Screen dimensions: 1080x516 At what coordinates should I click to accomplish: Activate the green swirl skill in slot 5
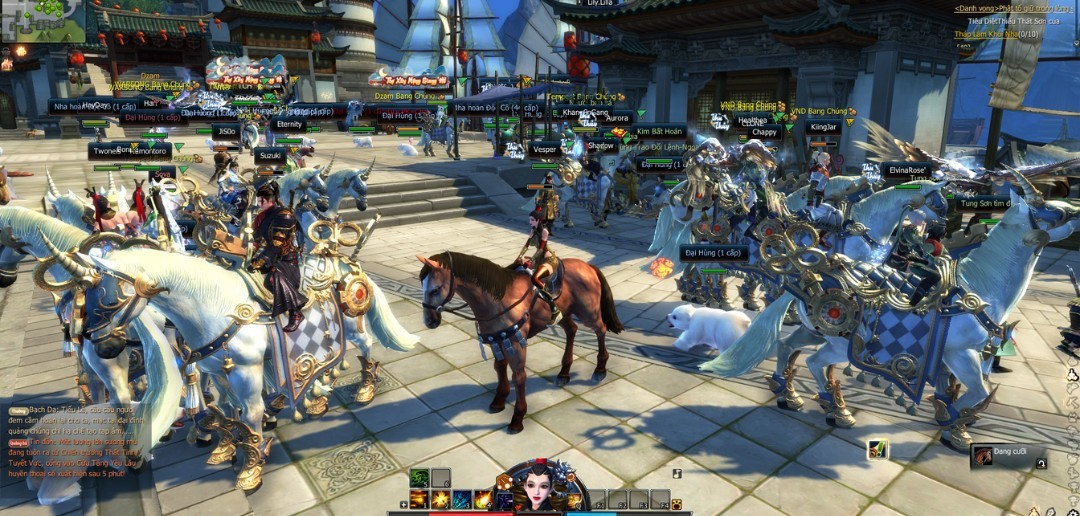(x=419, y=478)
